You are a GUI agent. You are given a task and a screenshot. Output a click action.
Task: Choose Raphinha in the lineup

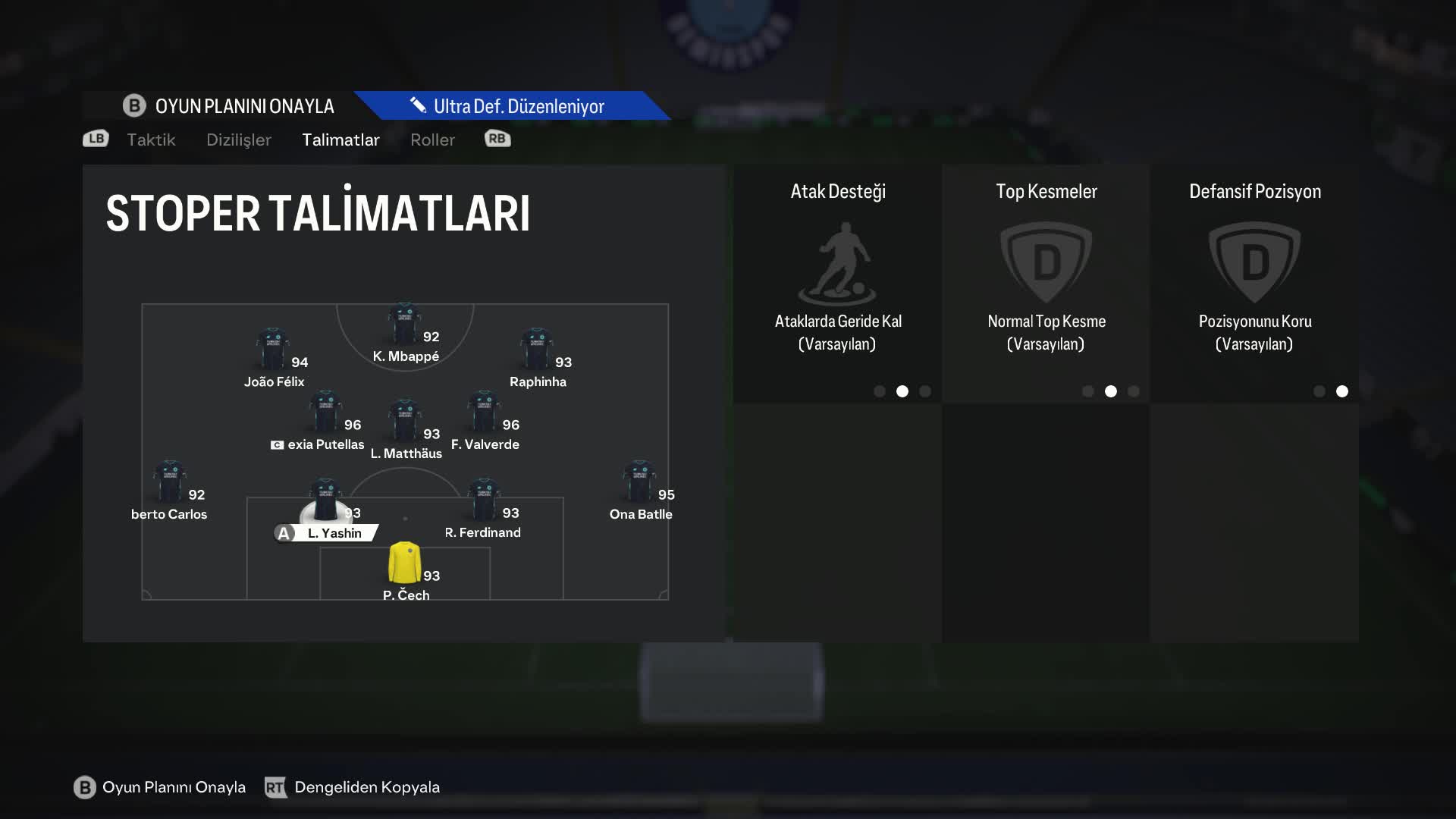[536, 350]
